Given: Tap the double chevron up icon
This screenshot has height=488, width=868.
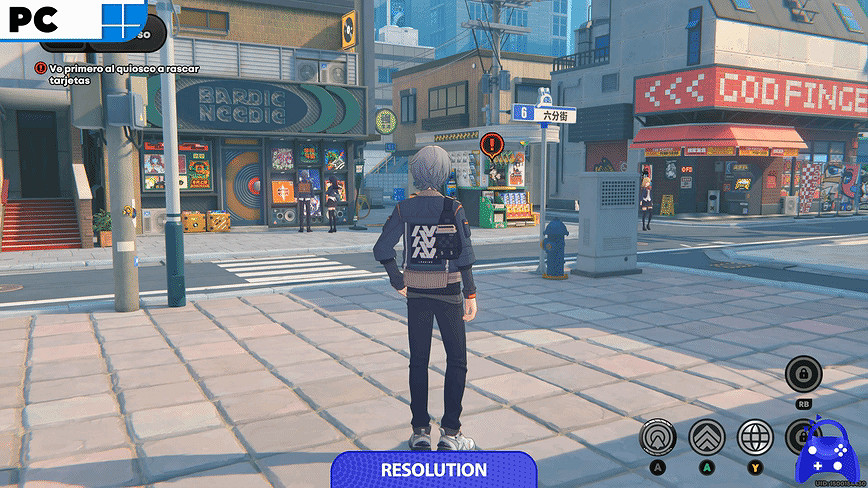Looking at the screenshot, I should (x=706, y=437).
